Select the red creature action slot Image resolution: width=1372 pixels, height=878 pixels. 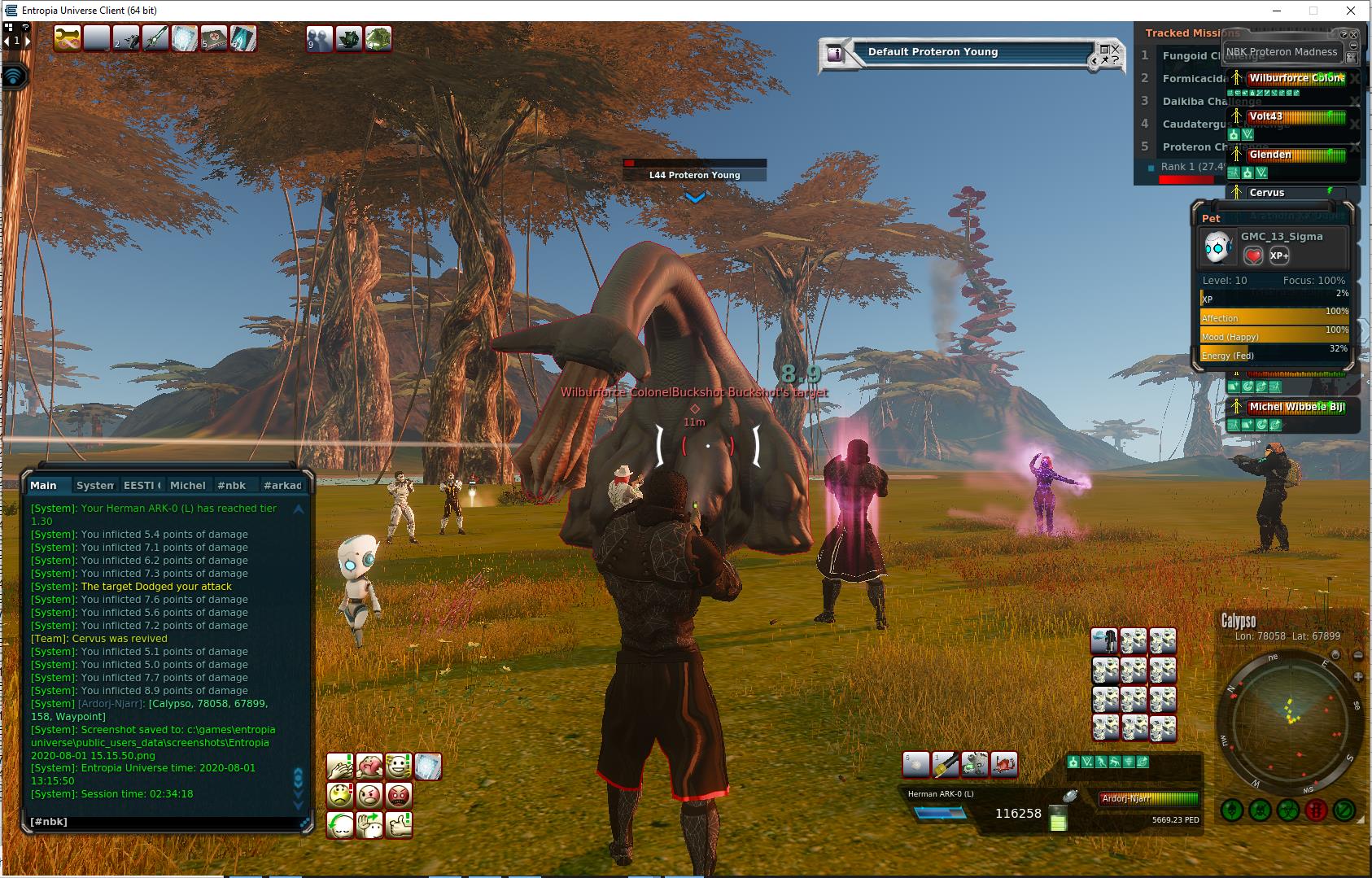point(1005,764)
